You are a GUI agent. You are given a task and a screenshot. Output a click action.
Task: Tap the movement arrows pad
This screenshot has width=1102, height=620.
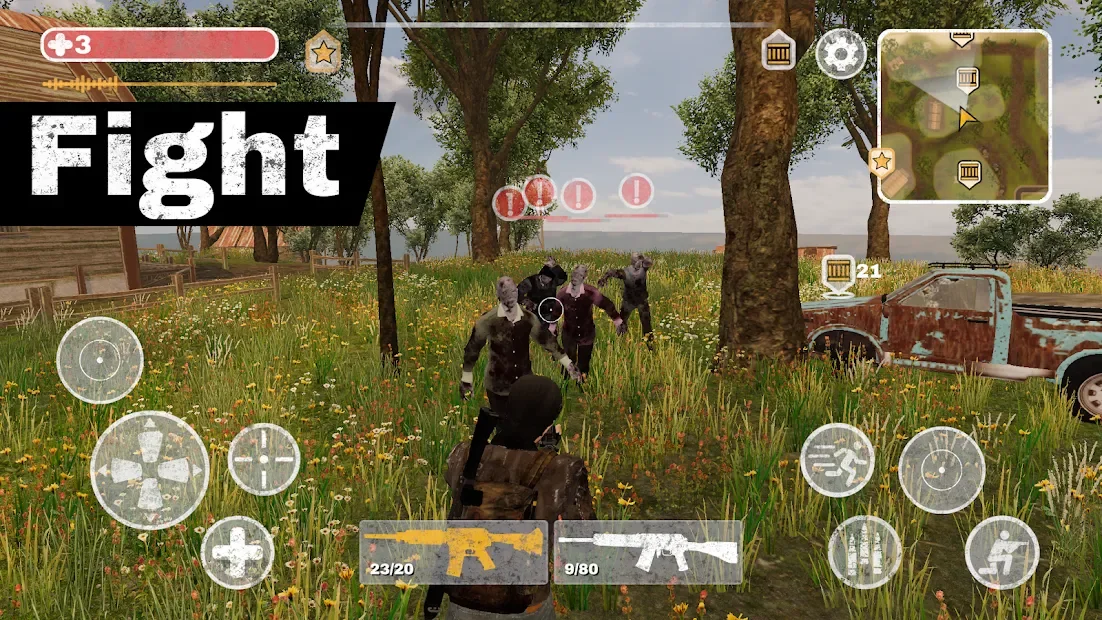tap(150, 470)
